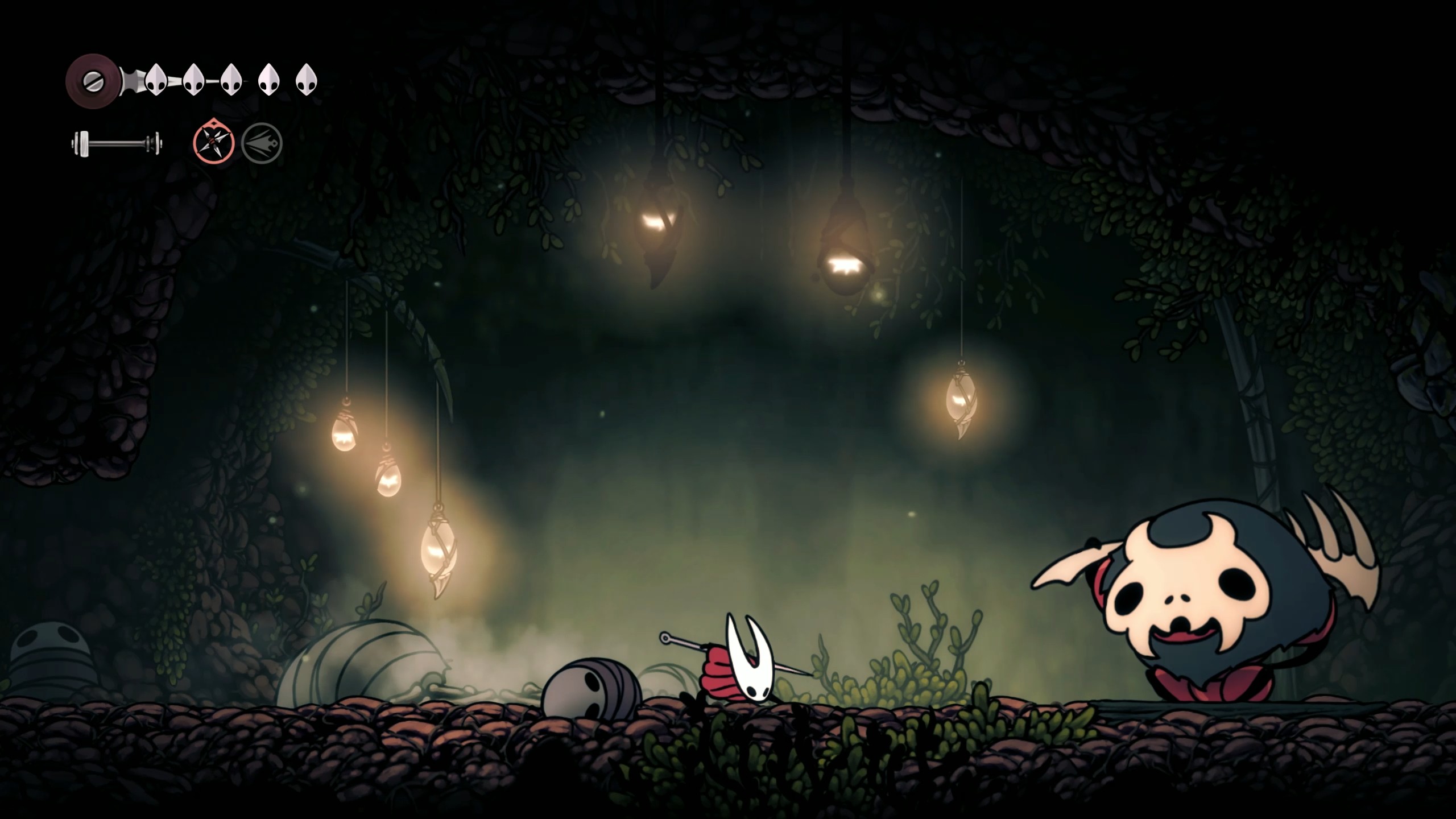Click the middle health mask icon
The image size is (1456, 819).
230,80
